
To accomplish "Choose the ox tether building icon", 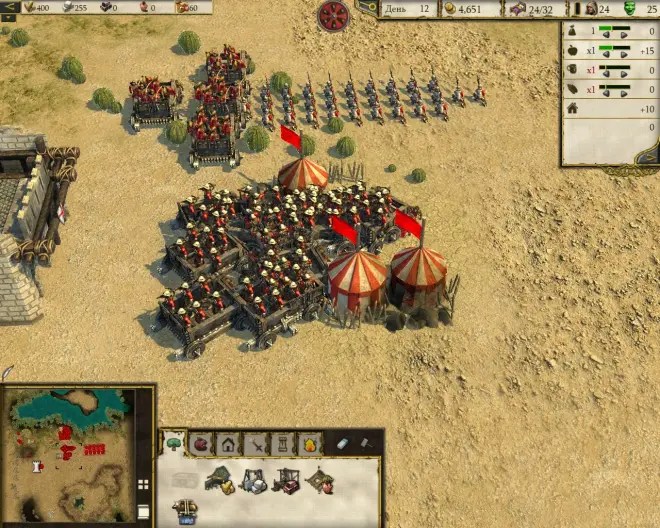I will tap(184, 511).
